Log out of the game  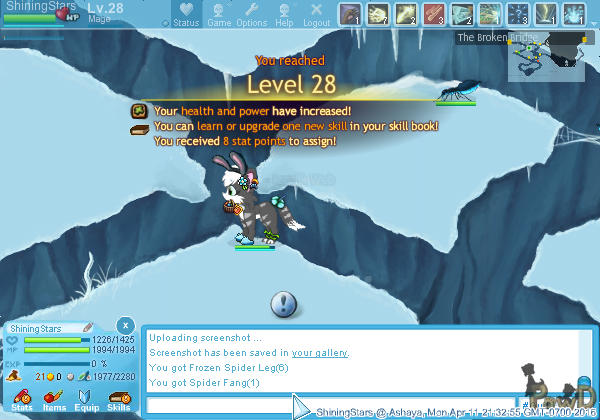tap(317, 14)
